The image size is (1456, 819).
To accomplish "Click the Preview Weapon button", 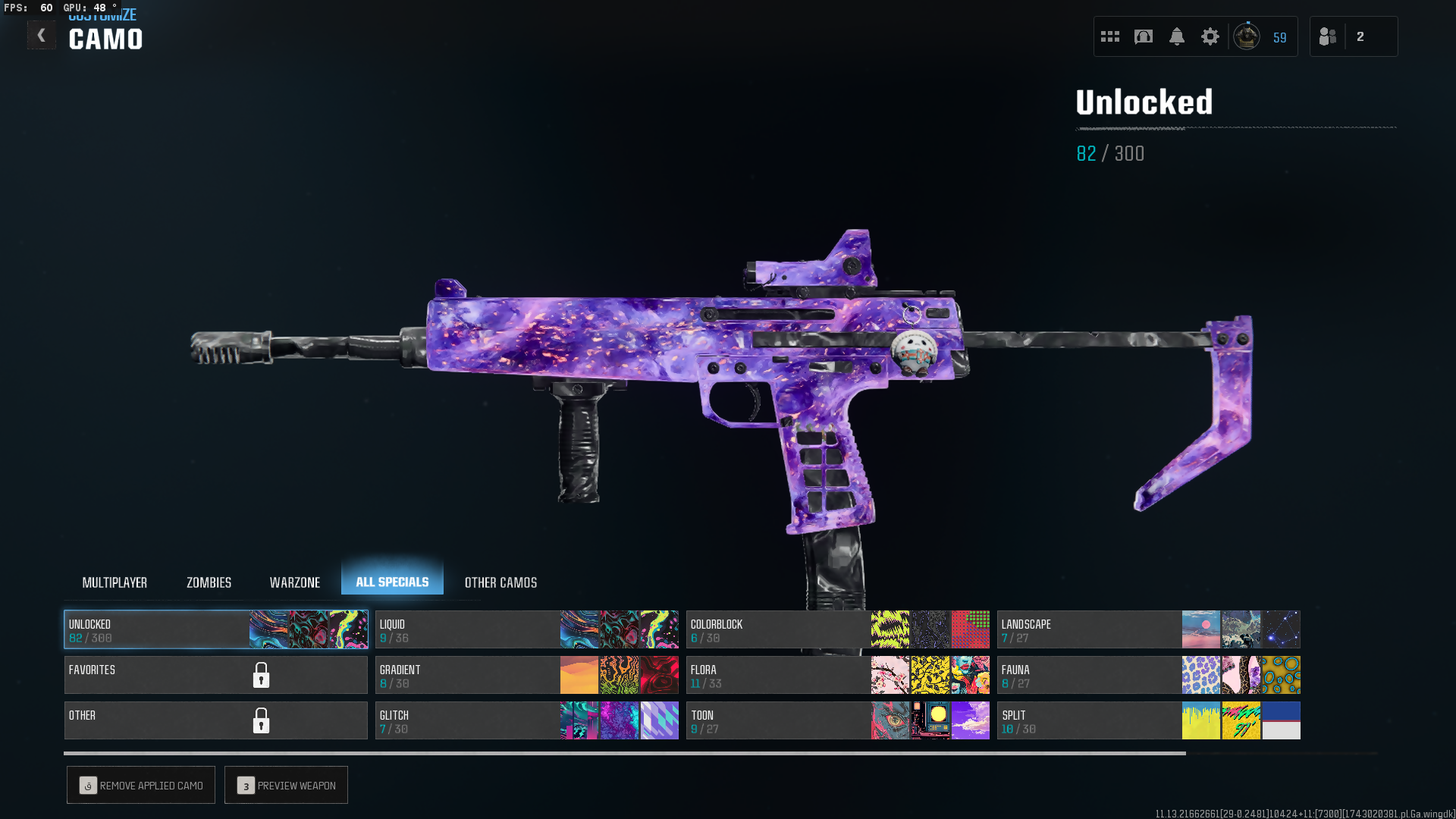I will coord(286,785).
